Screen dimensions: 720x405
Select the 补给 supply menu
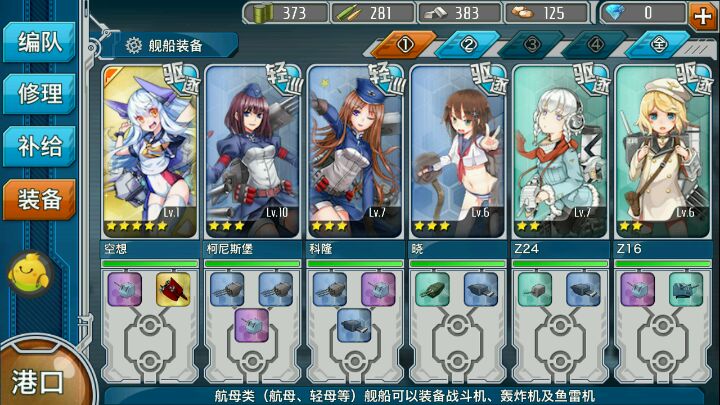click(x=40, y=147)
